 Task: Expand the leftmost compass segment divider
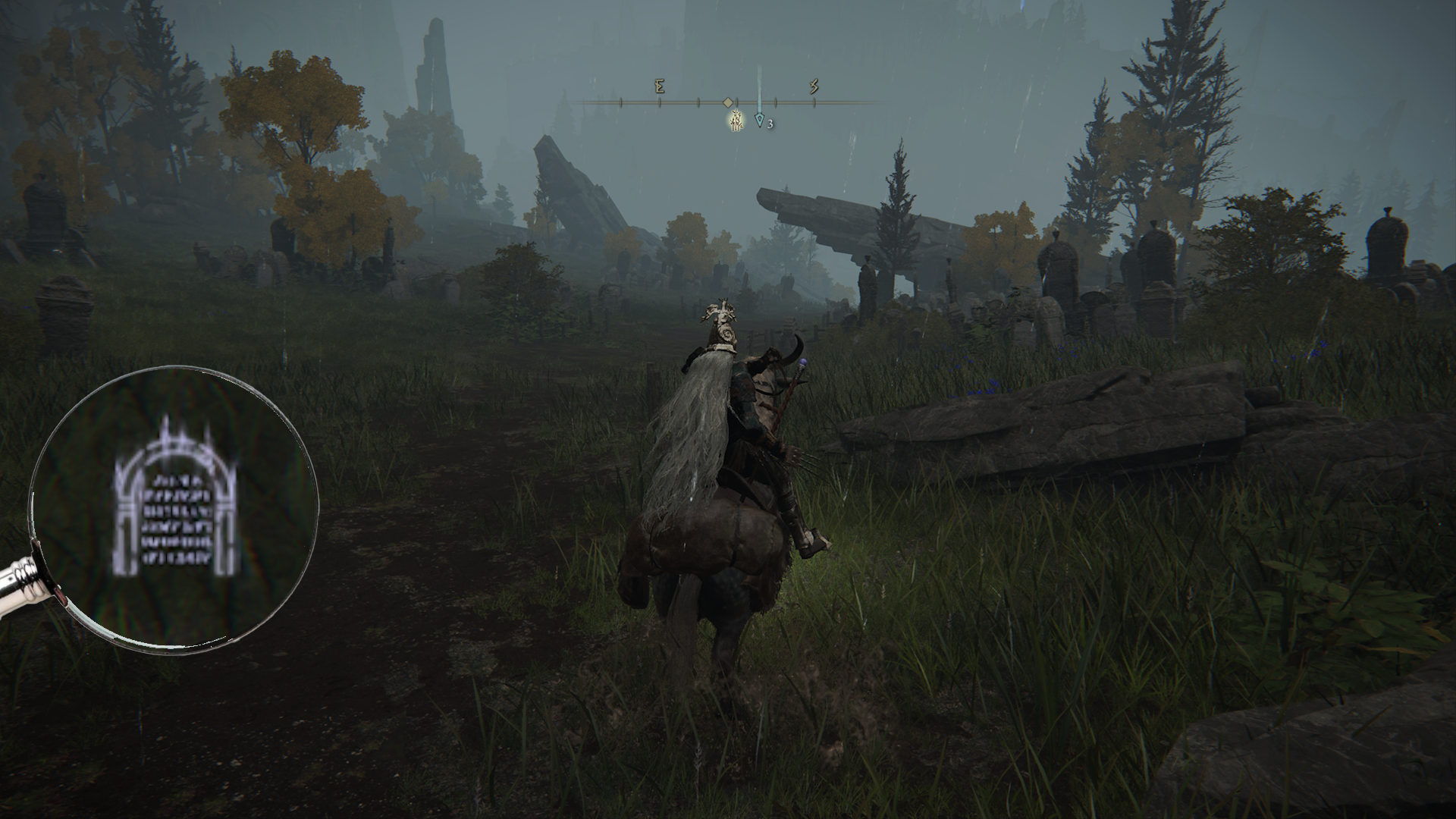coord(620,102)
